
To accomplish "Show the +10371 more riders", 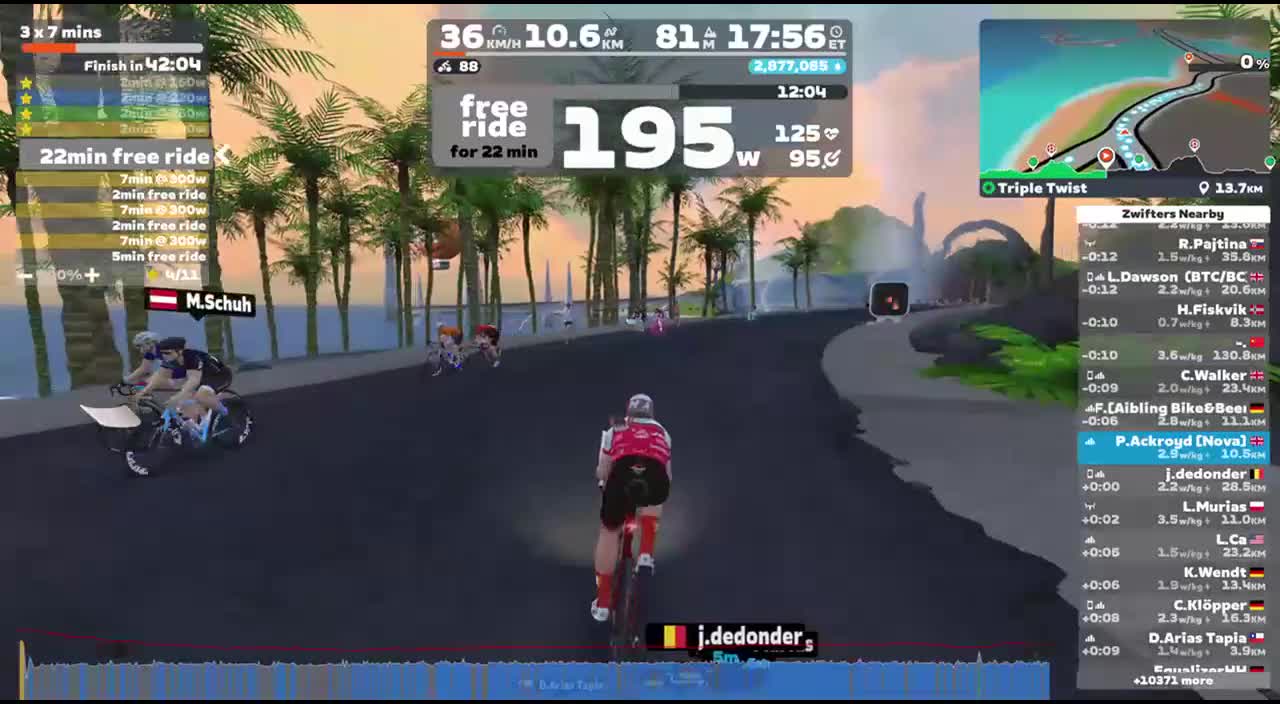I will (x=1173, y=681).
